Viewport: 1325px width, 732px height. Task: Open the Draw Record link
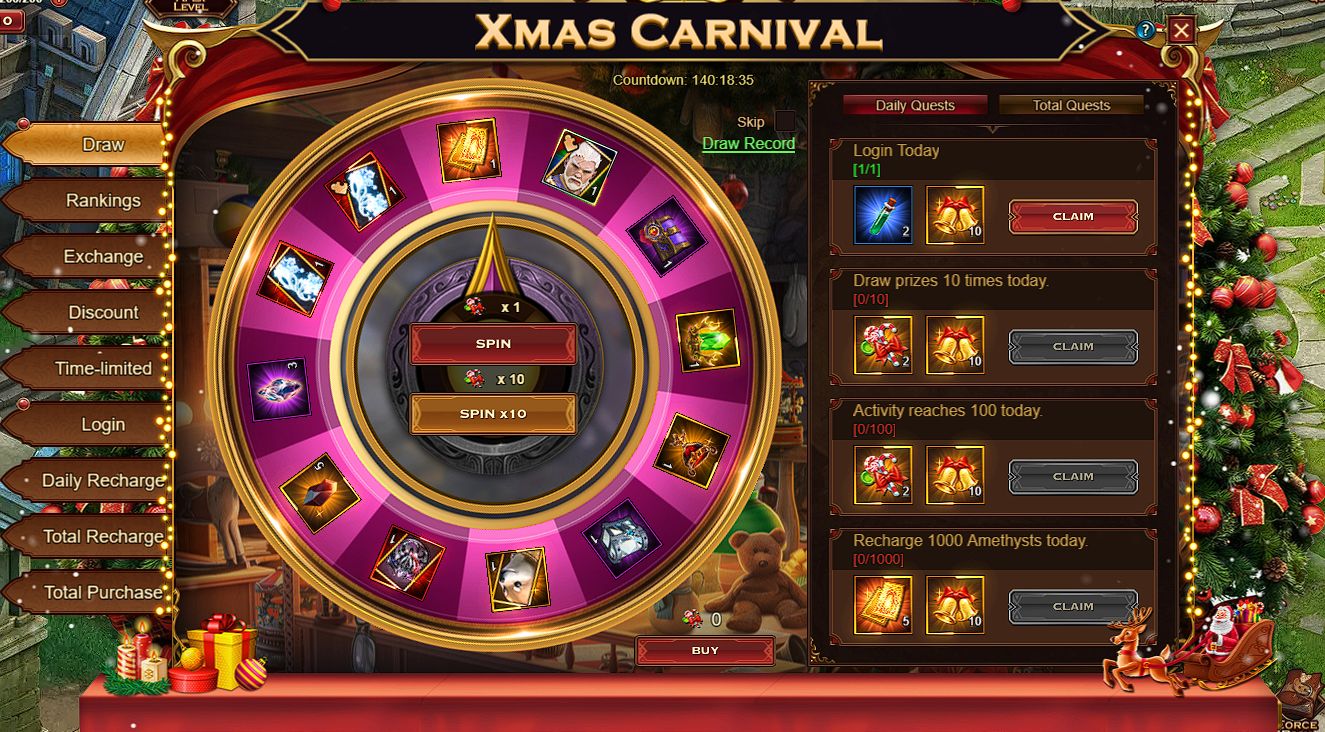(748, 144)
